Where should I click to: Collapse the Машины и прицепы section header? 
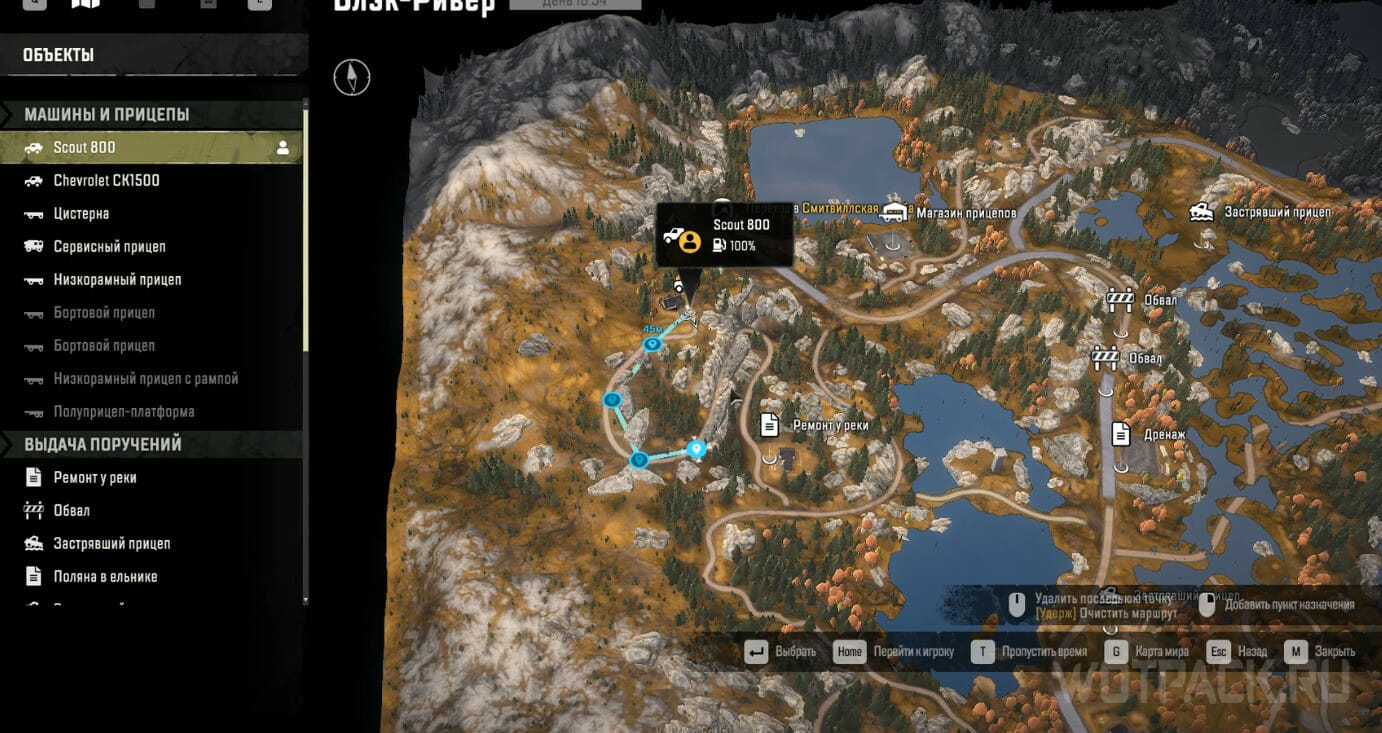(107, 115)
